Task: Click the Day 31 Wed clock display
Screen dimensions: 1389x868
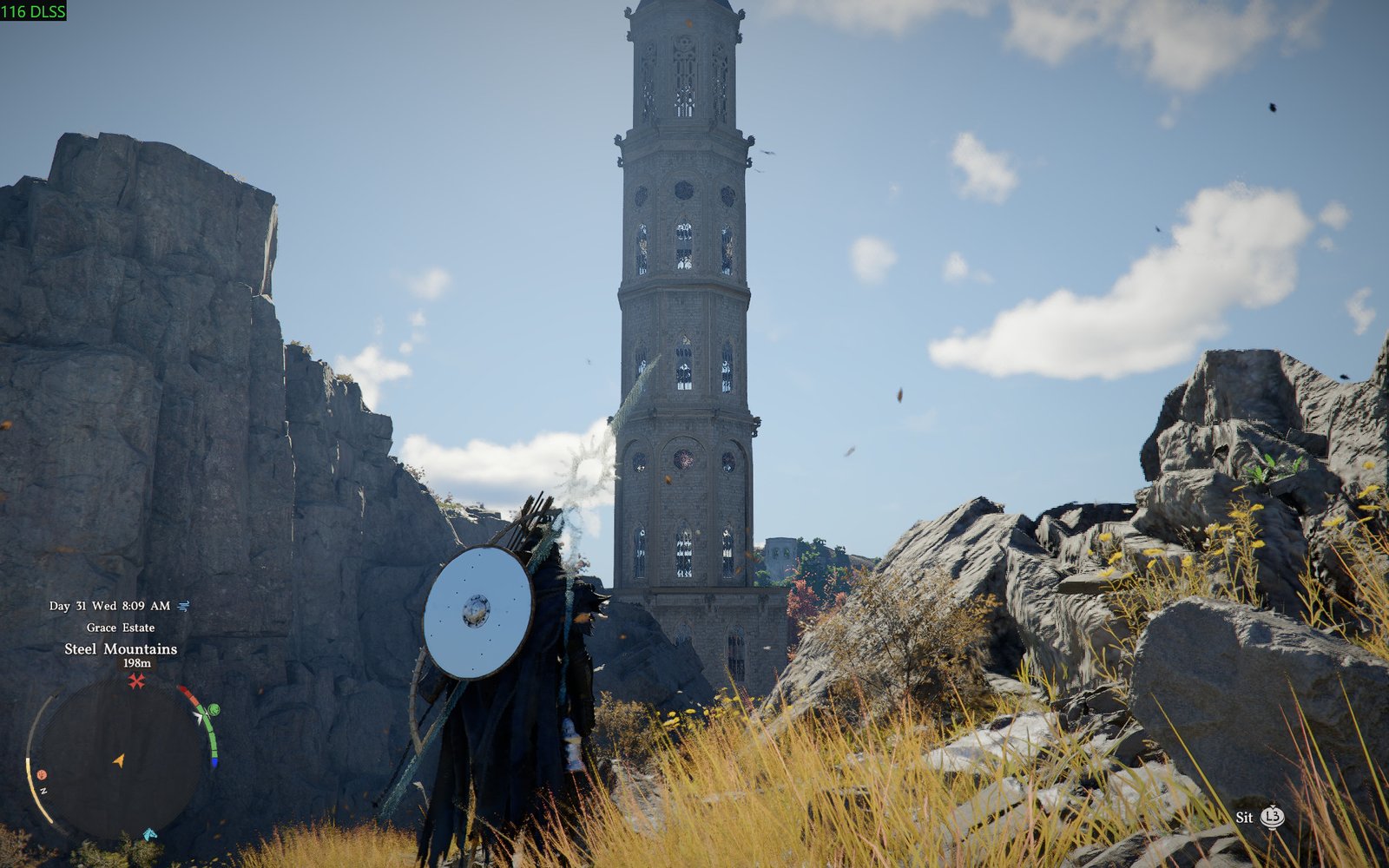Action: coord(109,606)
